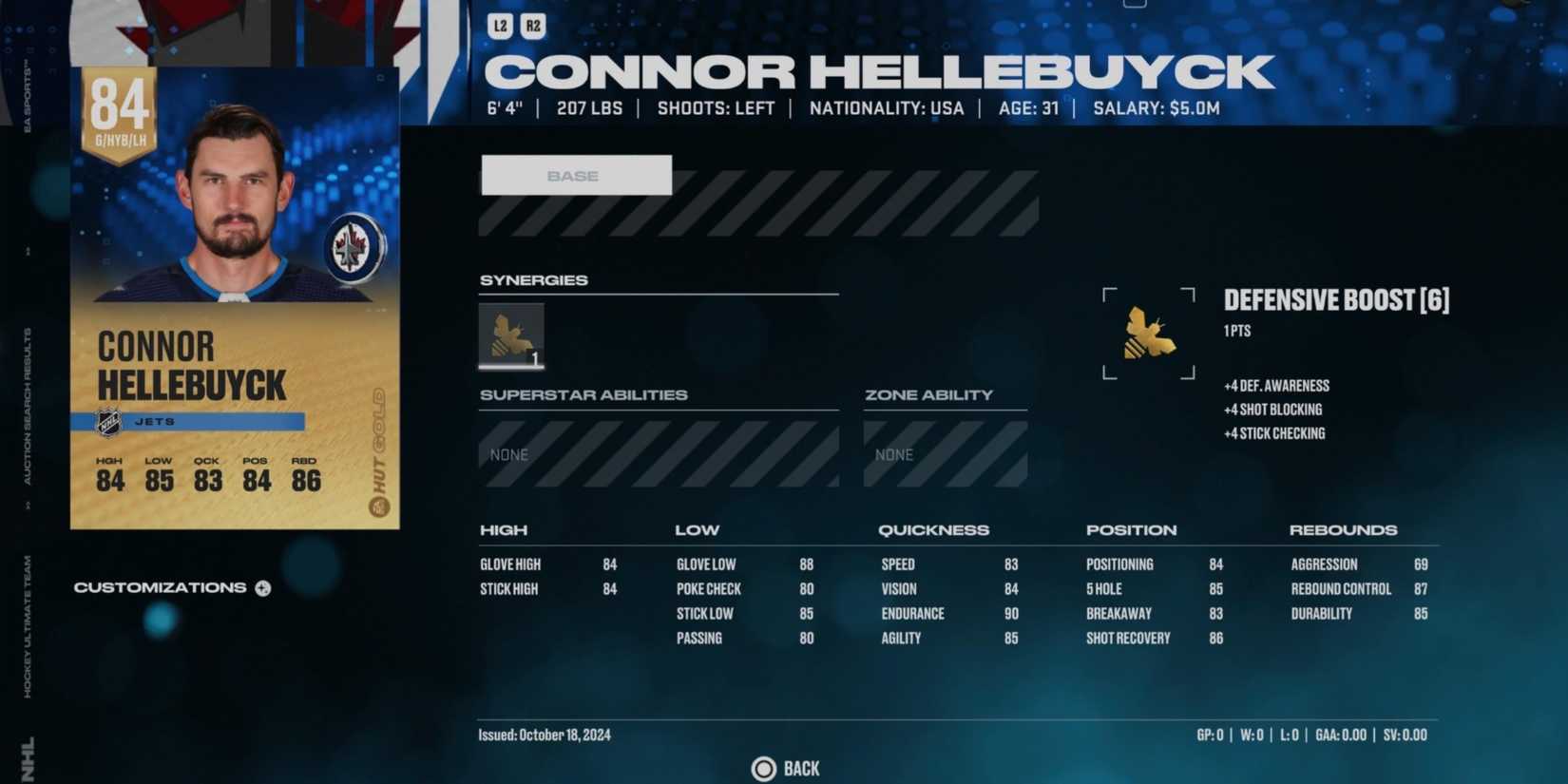The height and width of the screenshot is (784, 1568).
Task: Click the Defensive Boost bee emblem
Action: (1148, 333)
